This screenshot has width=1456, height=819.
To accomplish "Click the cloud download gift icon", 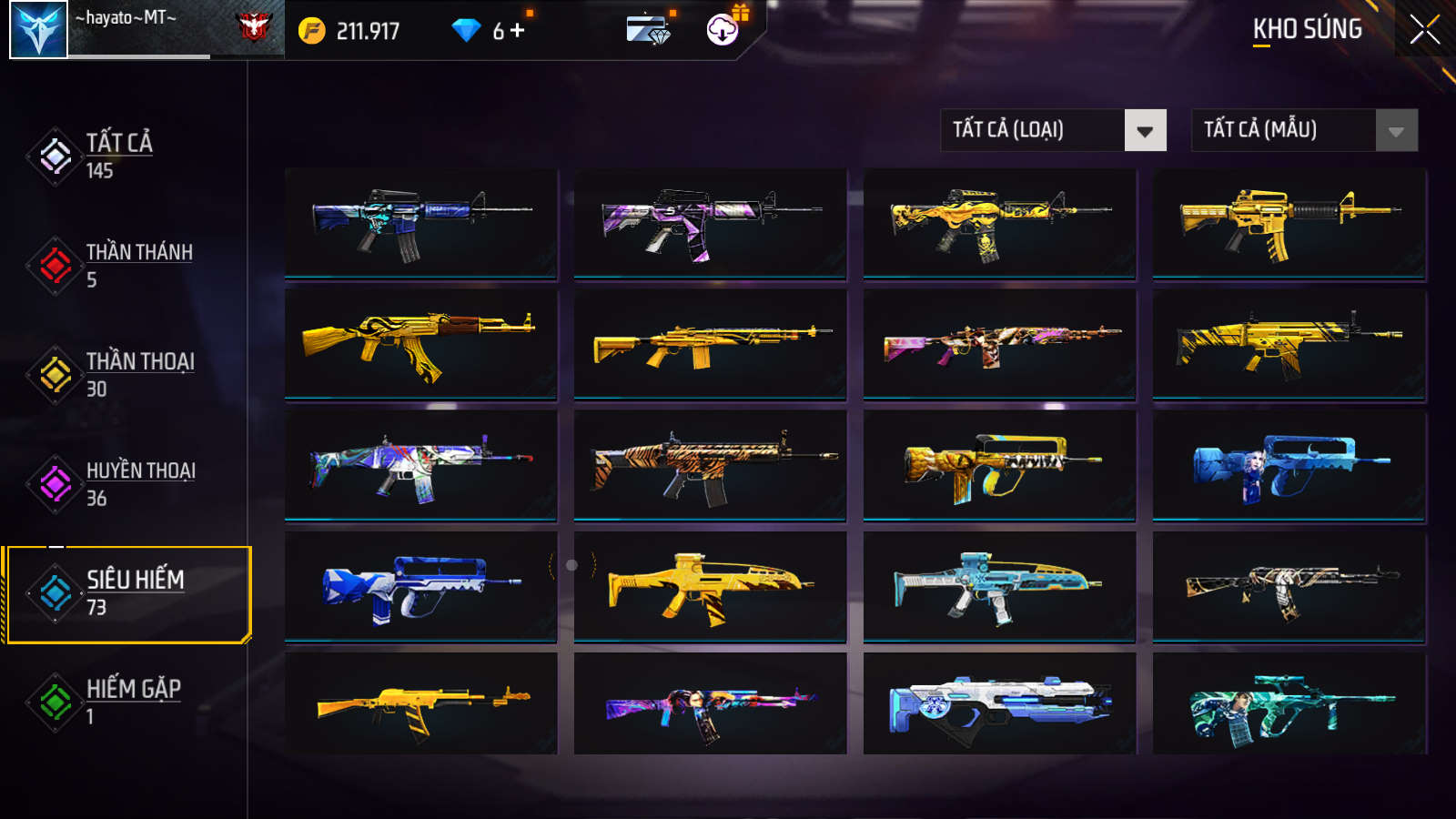I will pos(723,30).
